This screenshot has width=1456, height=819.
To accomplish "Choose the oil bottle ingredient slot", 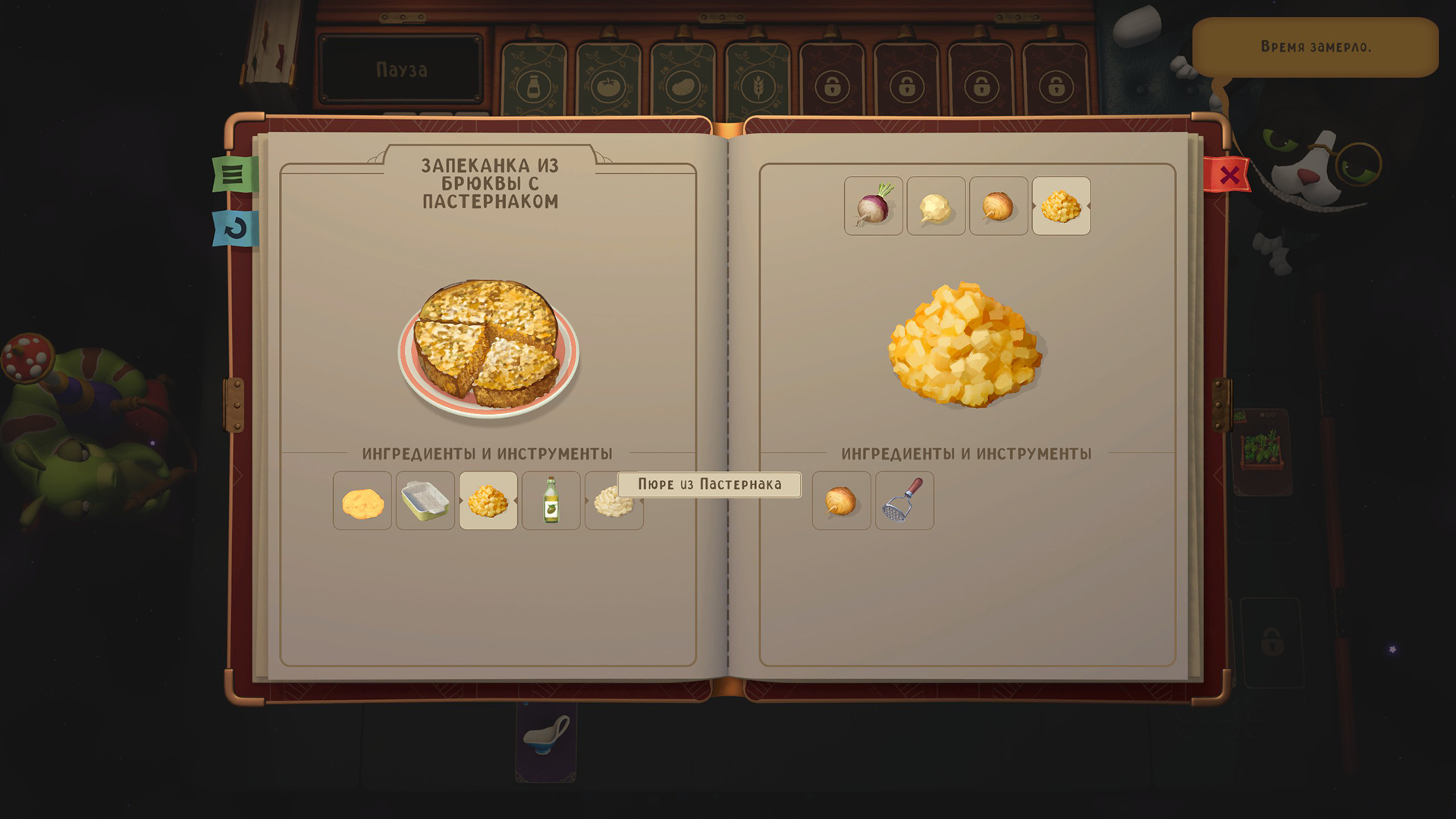I will point(551,500).
